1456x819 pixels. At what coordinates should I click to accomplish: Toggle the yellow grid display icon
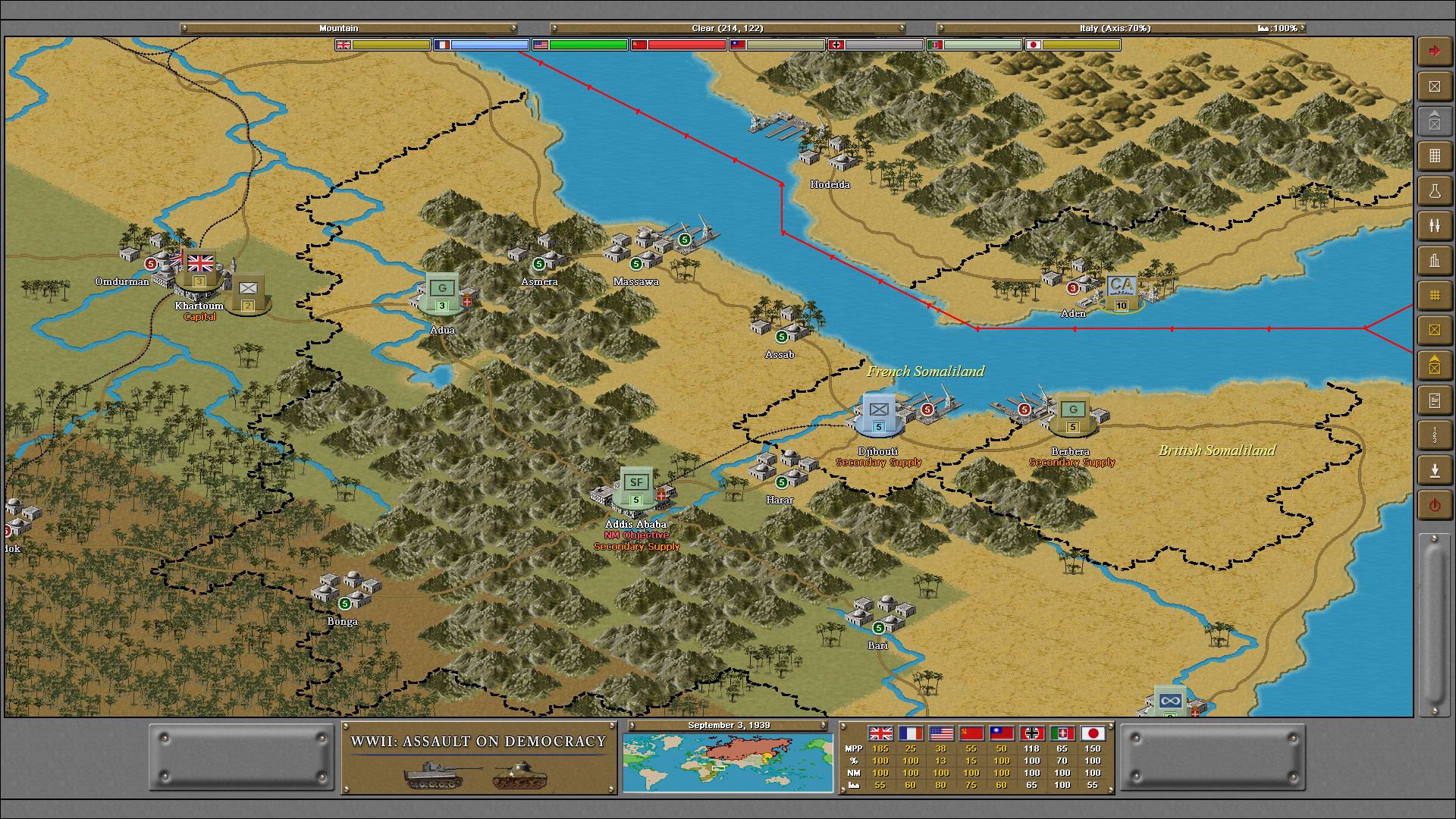coord(1435,296)
